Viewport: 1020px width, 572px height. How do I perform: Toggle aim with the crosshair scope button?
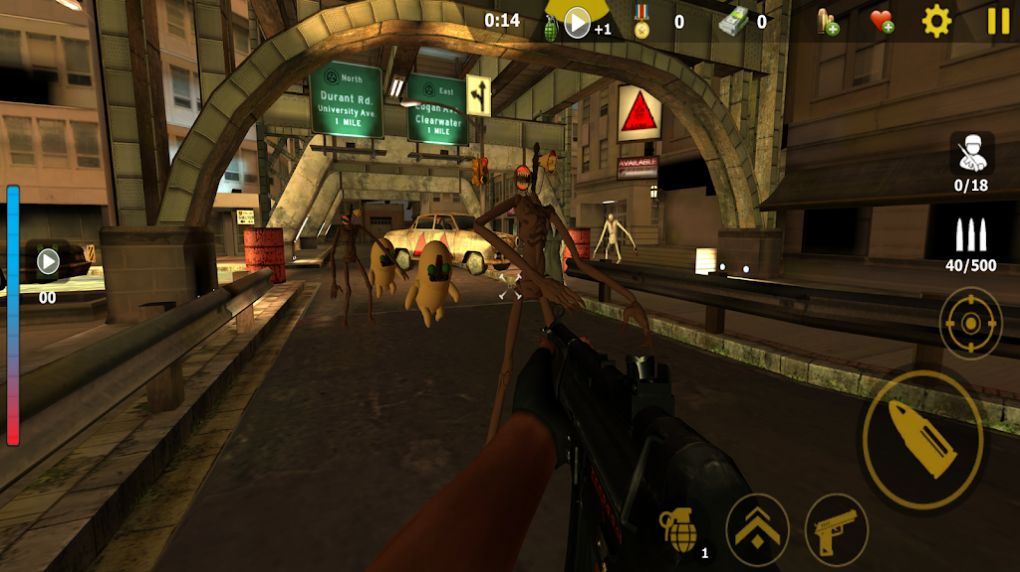[x=970, y=323]
